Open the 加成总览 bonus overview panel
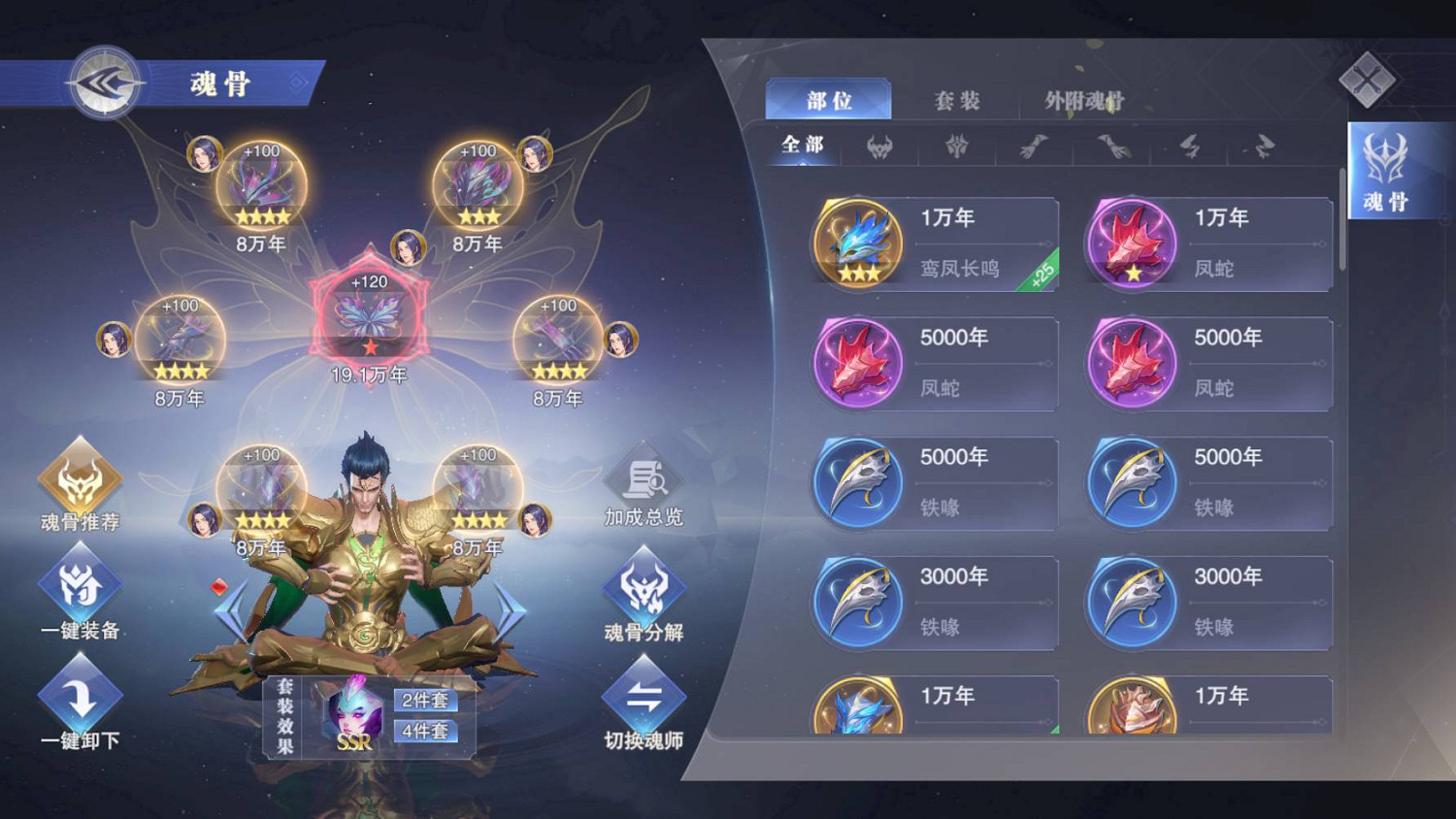The width and height of the screenshot is (1456, 819). pos(644,480)
